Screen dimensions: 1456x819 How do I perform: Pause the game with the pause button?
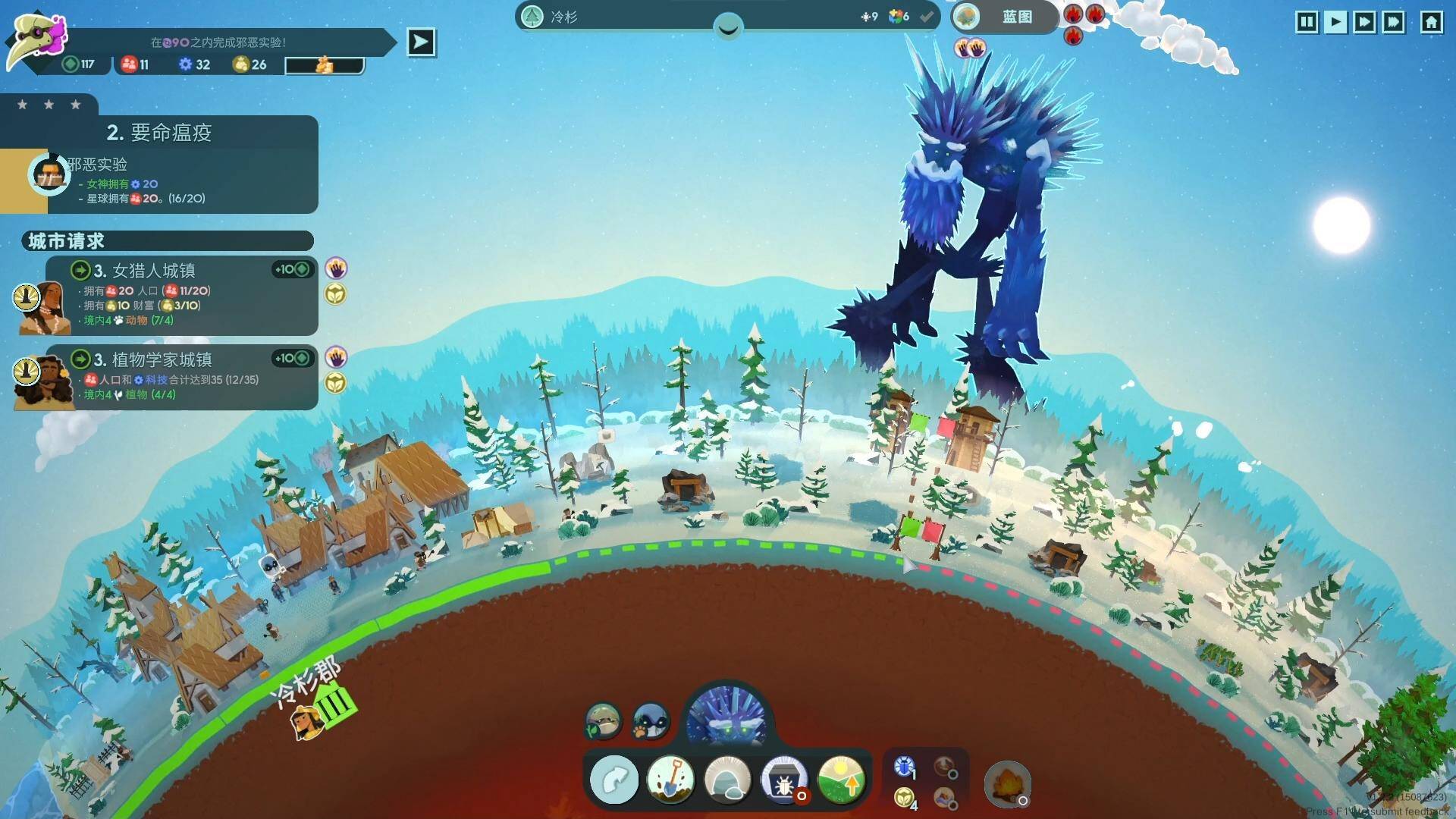tap(1307, 22)
